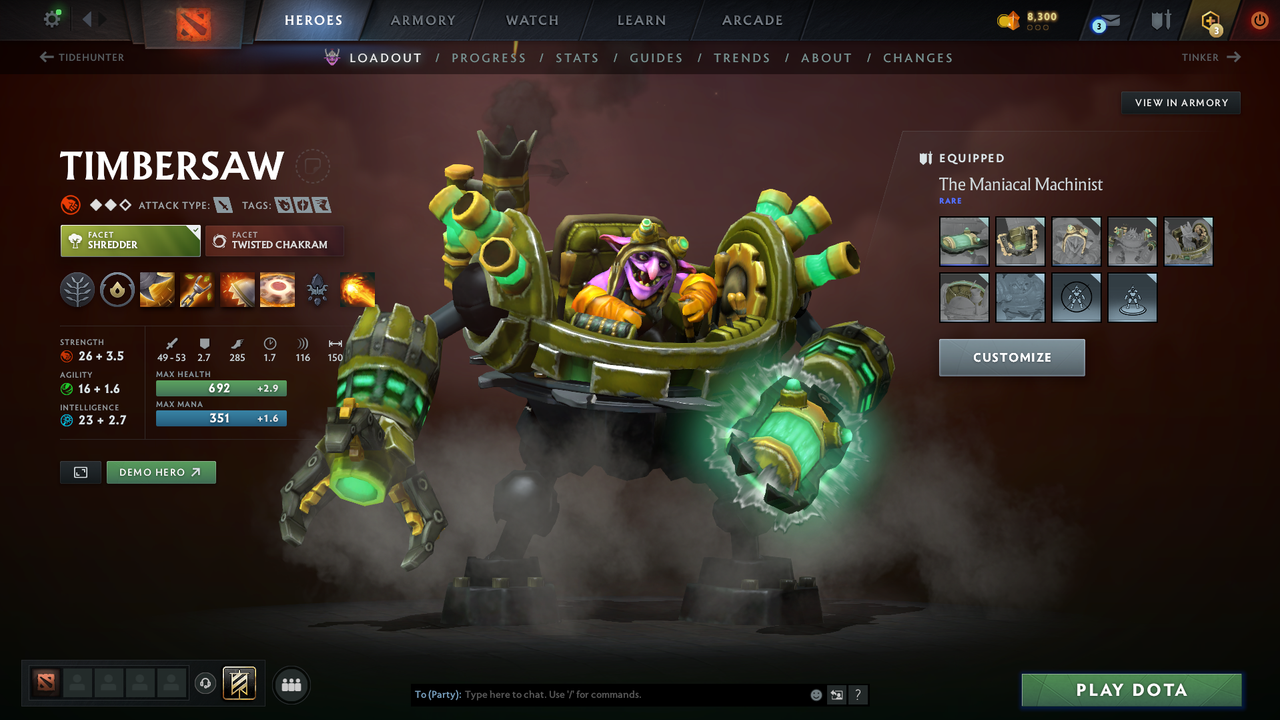Click the Max Health progress bar

(220, 388)
